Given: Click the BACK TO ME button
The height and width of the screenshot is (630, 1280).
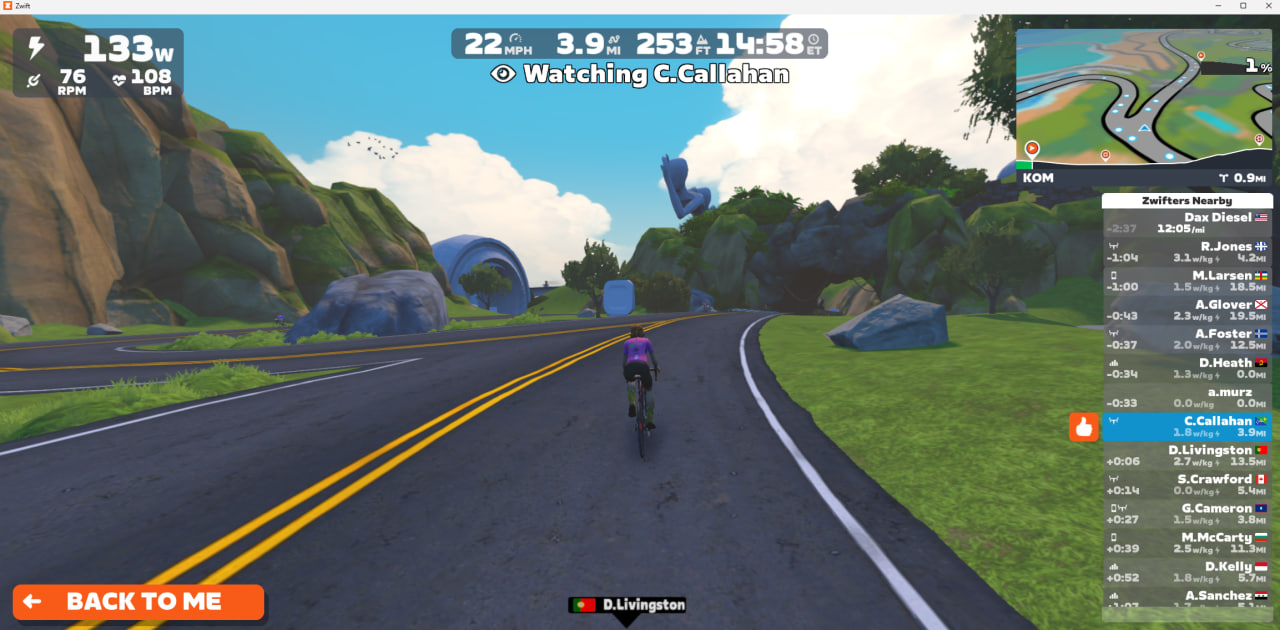Looking at the screenshot, I should click(x=138, y=602).
